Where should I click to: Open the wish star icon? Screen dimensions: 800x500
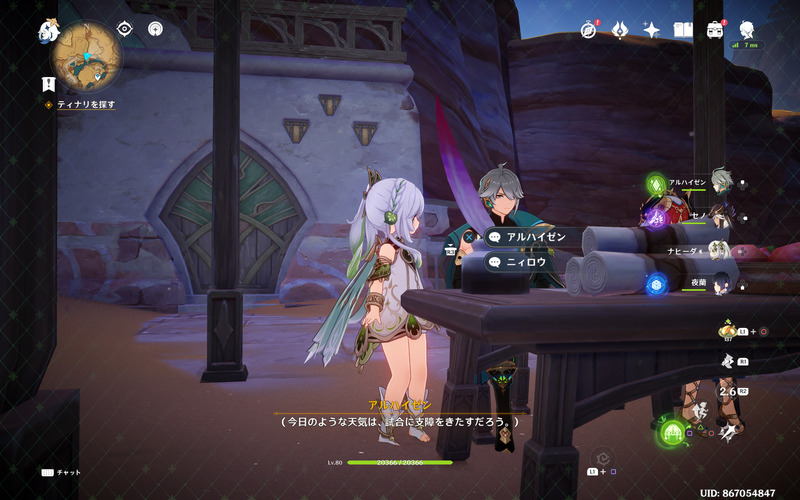(651, 30)
